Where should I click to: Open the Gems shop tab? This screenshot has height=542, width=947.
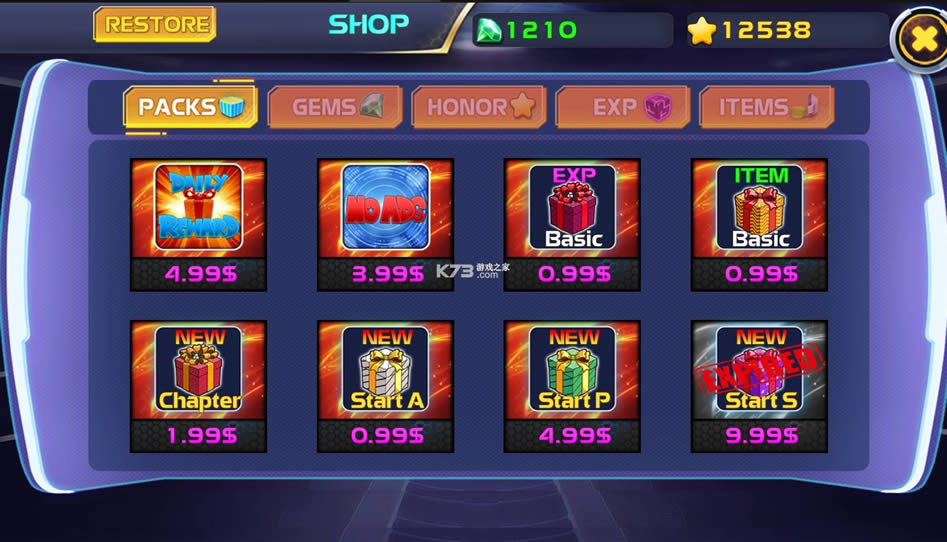(x=334, y=107)
